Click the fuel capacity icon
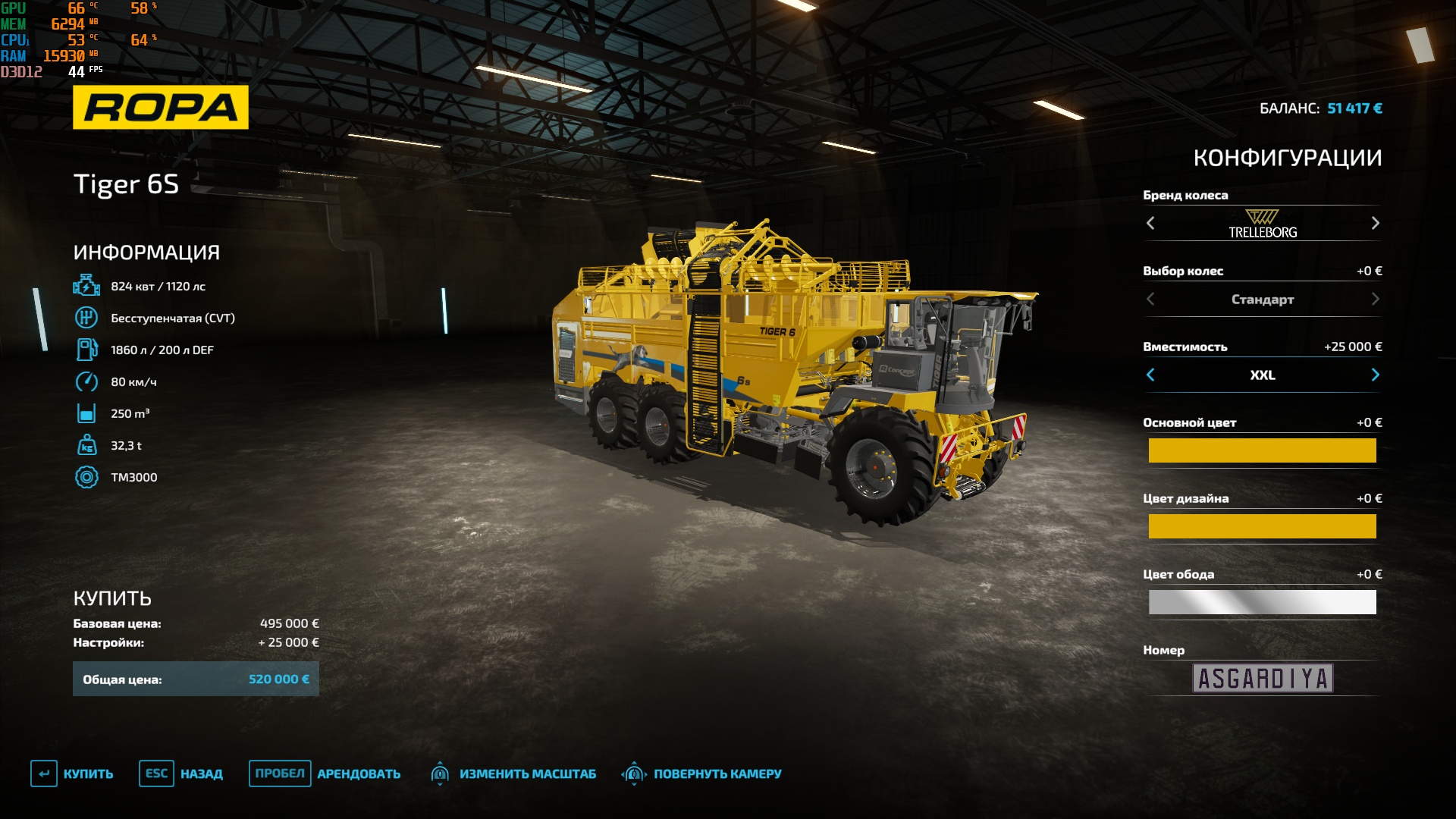 (87, 350)
